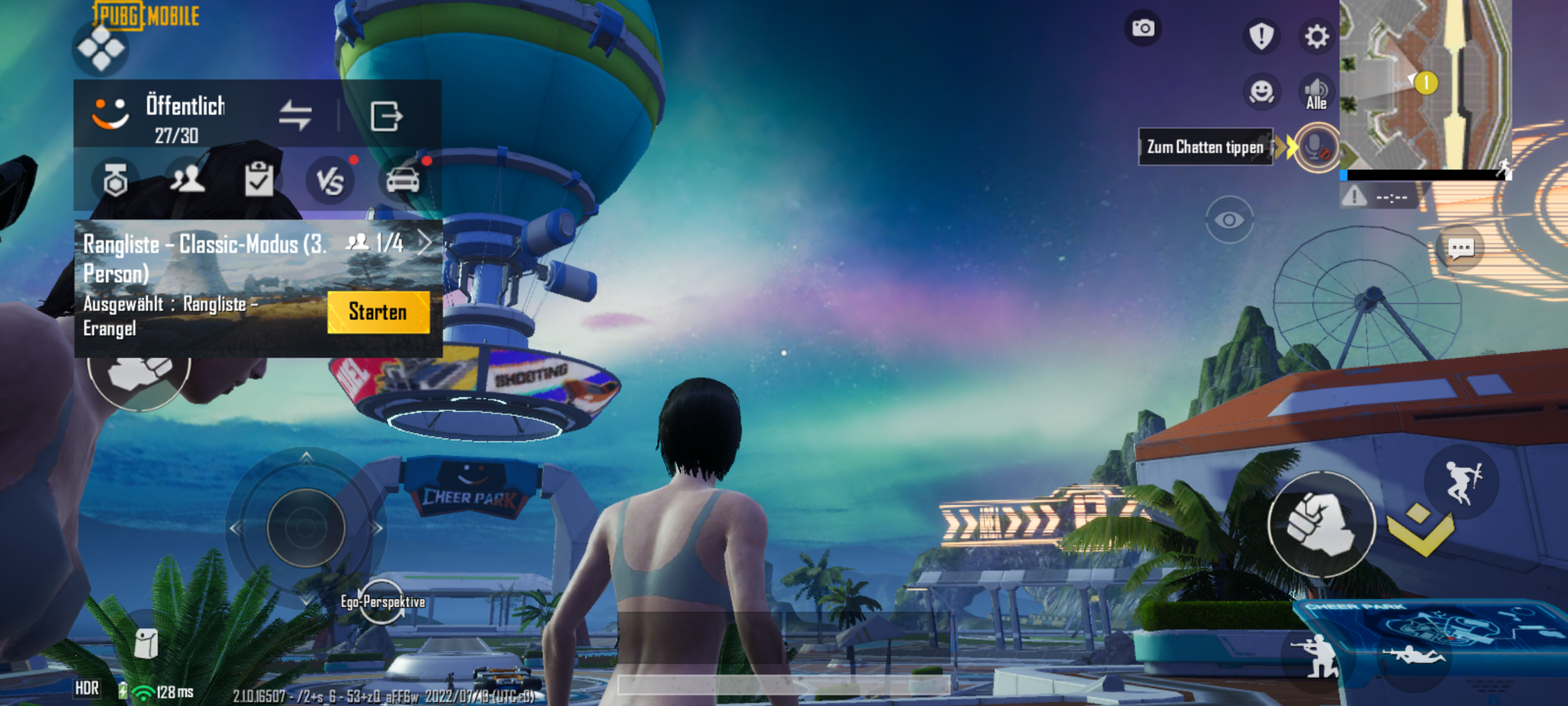The image size is (1568, 706).
Task: Open the chat speech bubble icon
Action: [1460, 248]
